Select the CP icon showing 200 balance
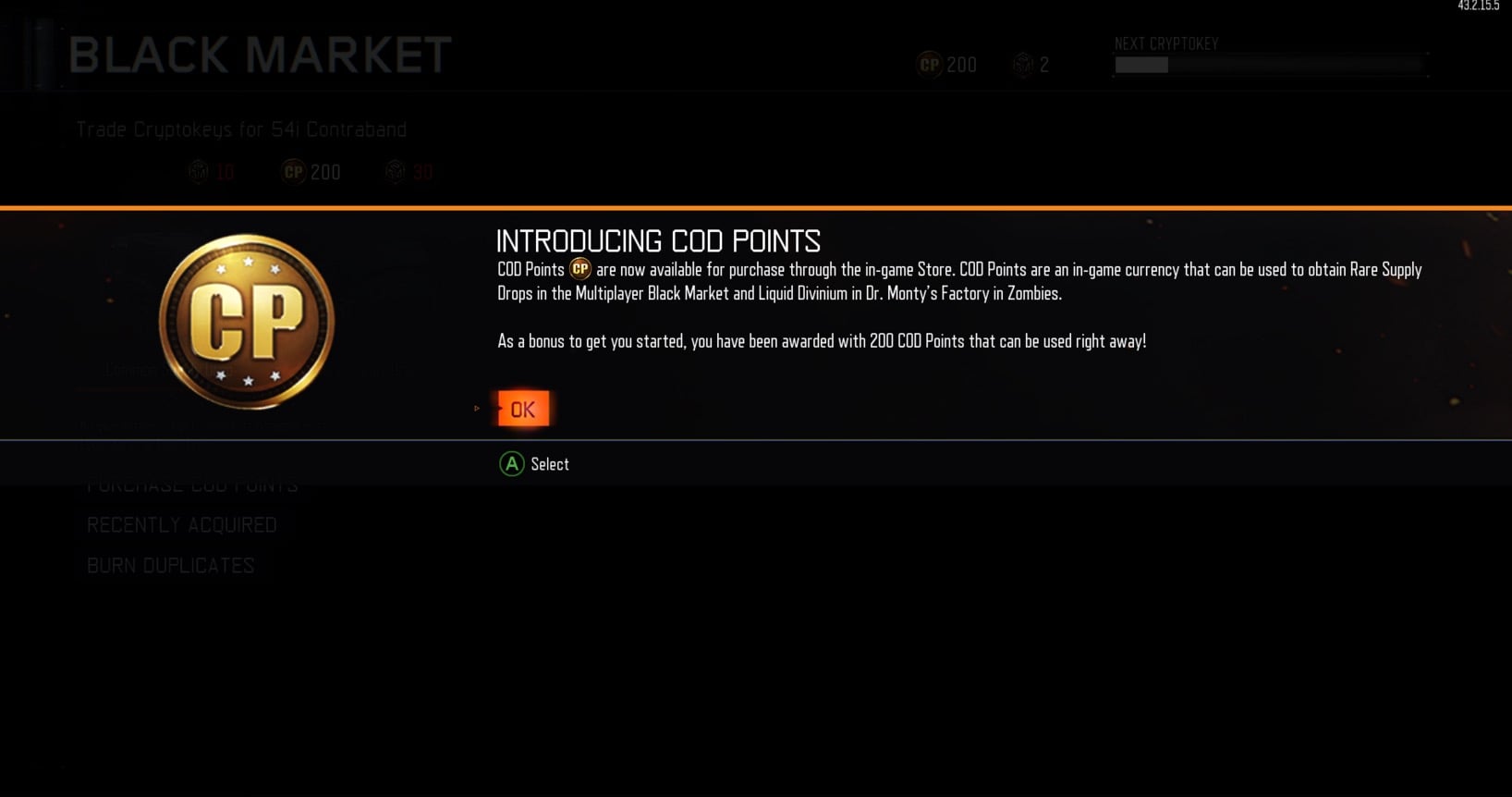Image resolution: width=1512 pixels, height=797 pixels. click(928, 65)
